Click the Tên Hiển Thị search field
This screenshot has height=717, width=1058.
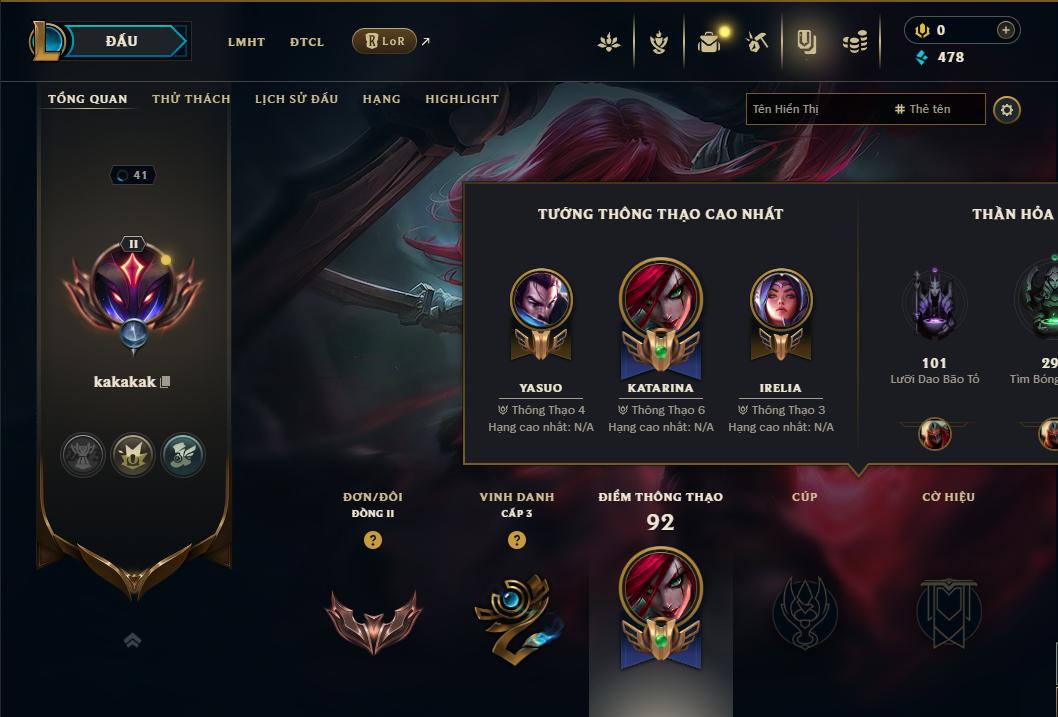pyautogui.click(x=815, y=109)
